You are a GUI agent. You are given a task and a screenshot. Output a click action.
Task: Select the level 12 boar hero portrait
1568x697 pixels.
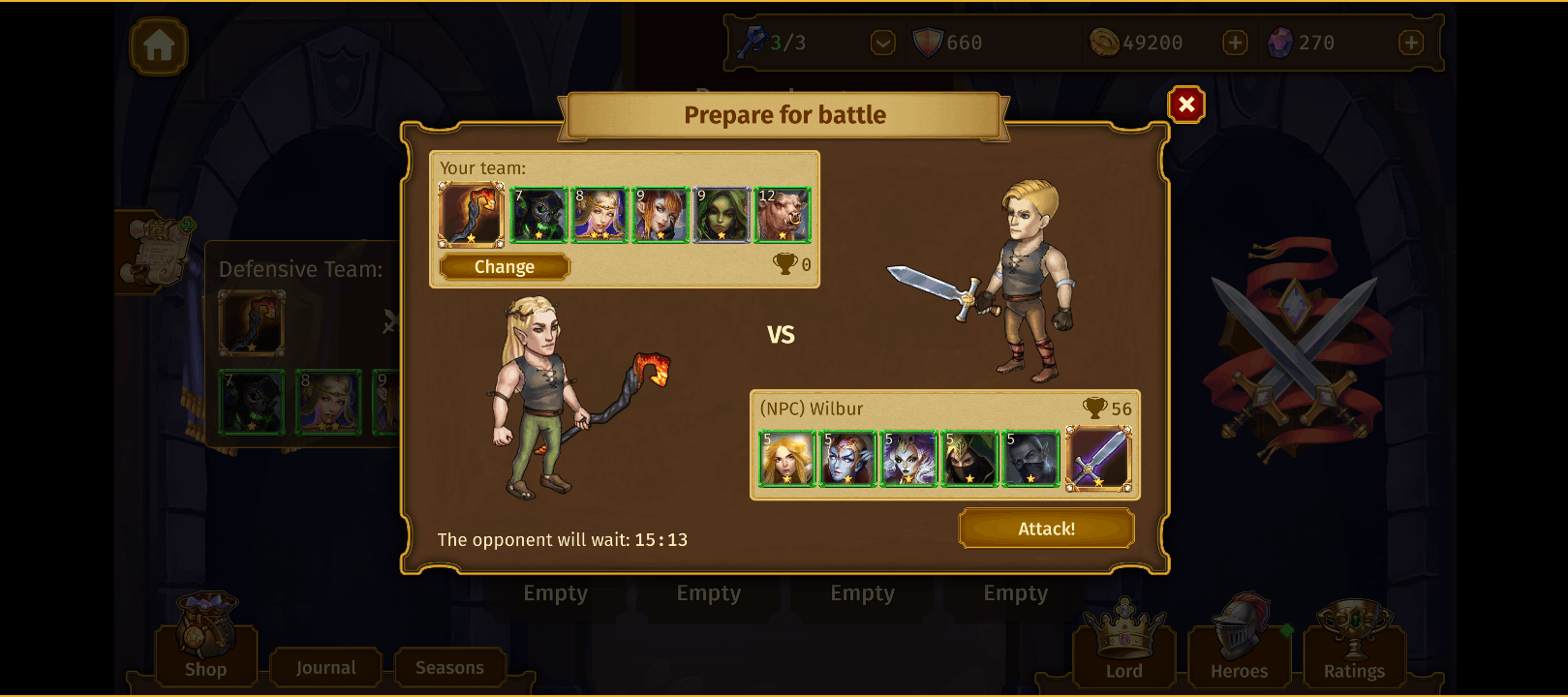tap(783, 215)
